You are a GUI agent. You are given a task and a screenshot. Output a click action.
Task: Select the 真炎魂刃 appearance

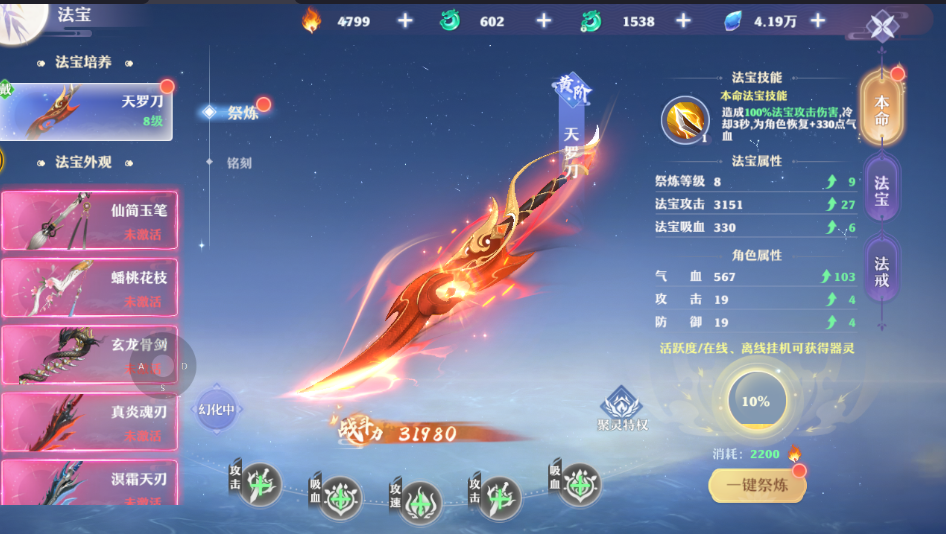89,422
